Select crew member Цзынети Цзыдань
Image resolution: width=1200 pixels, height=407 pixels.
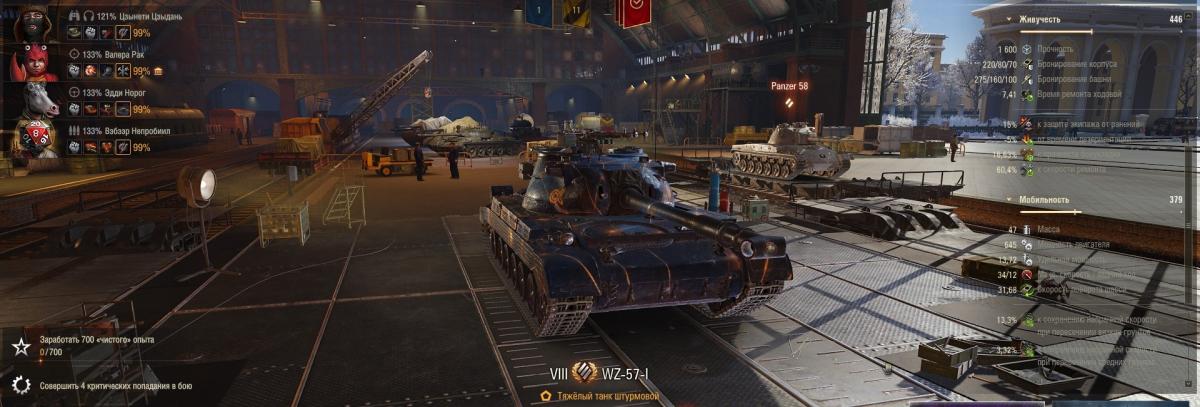tap(33, 22)
